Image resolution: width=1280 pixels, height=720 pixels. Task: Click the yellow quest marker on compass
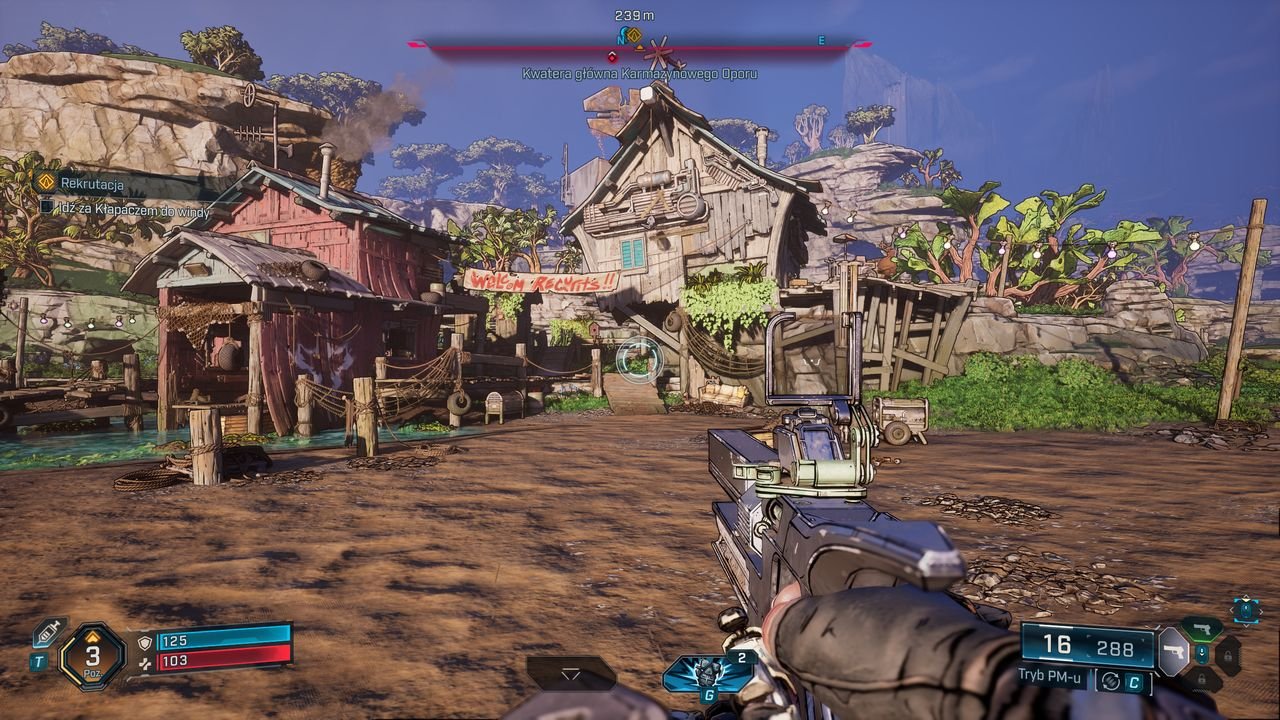[x=633, y=35]
